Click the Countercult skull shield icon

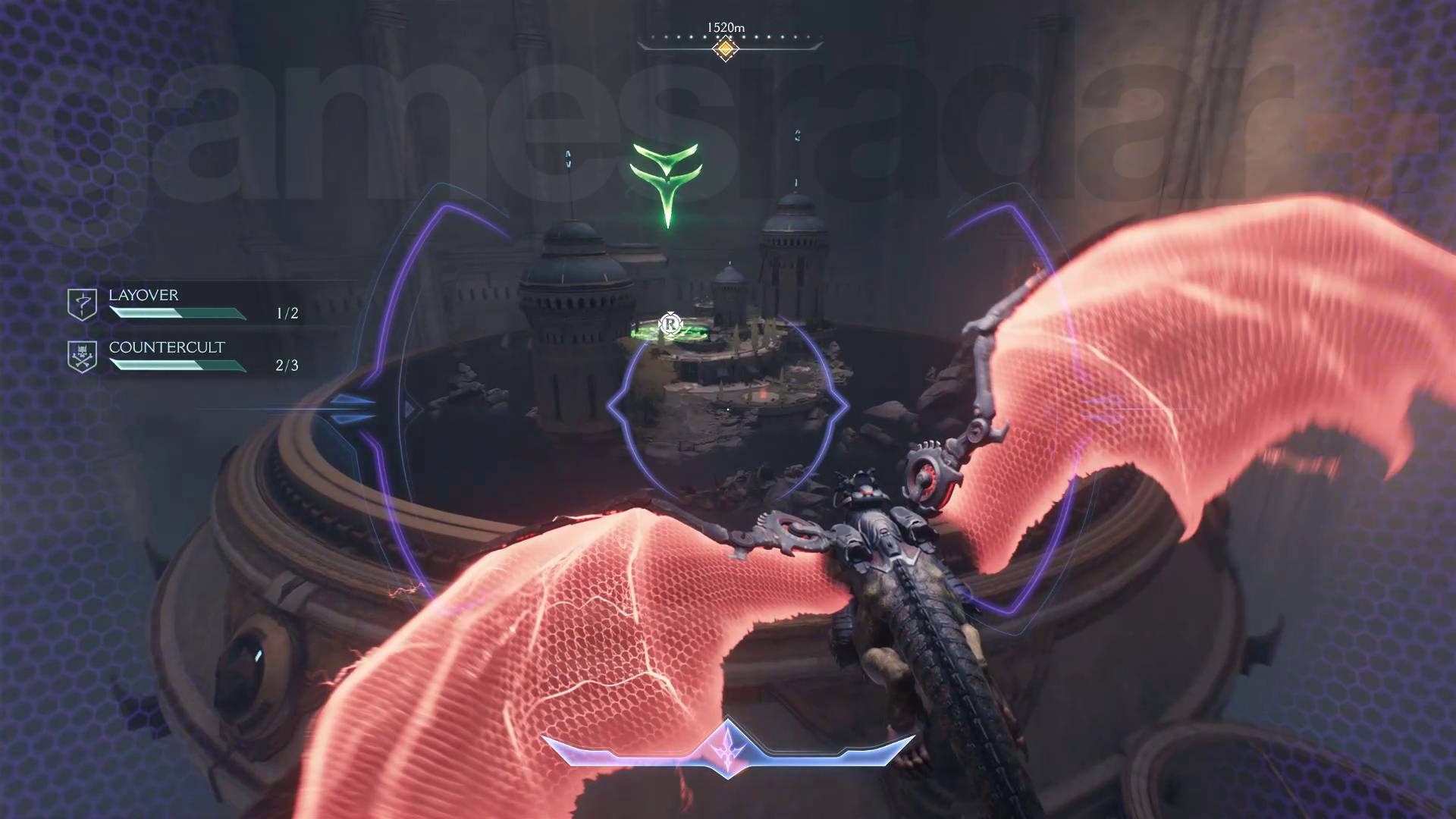tap(82, 356)
